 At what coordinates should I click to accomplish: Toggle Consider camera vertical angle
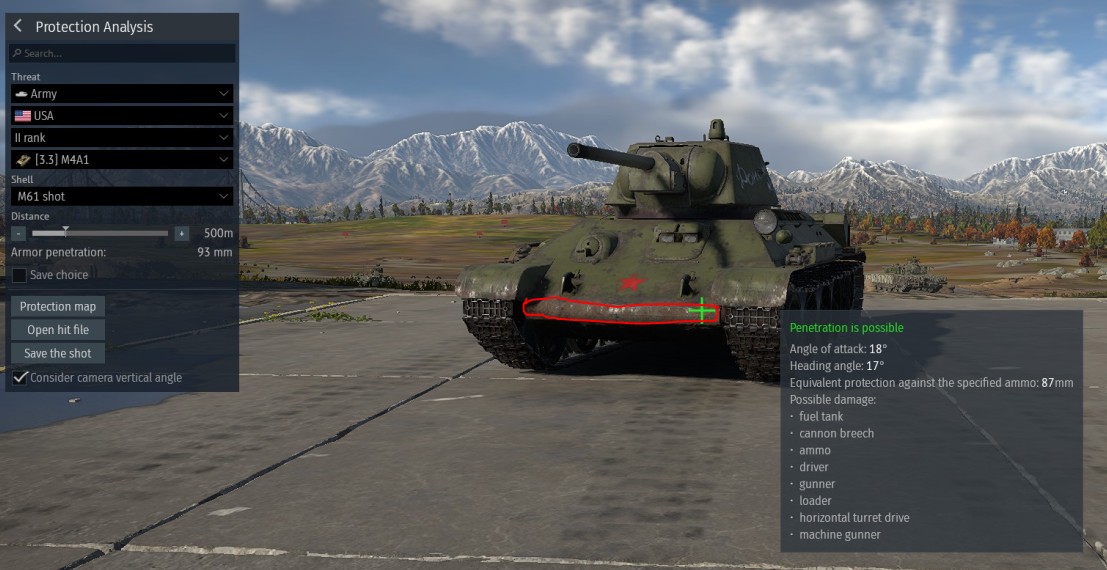19,377
